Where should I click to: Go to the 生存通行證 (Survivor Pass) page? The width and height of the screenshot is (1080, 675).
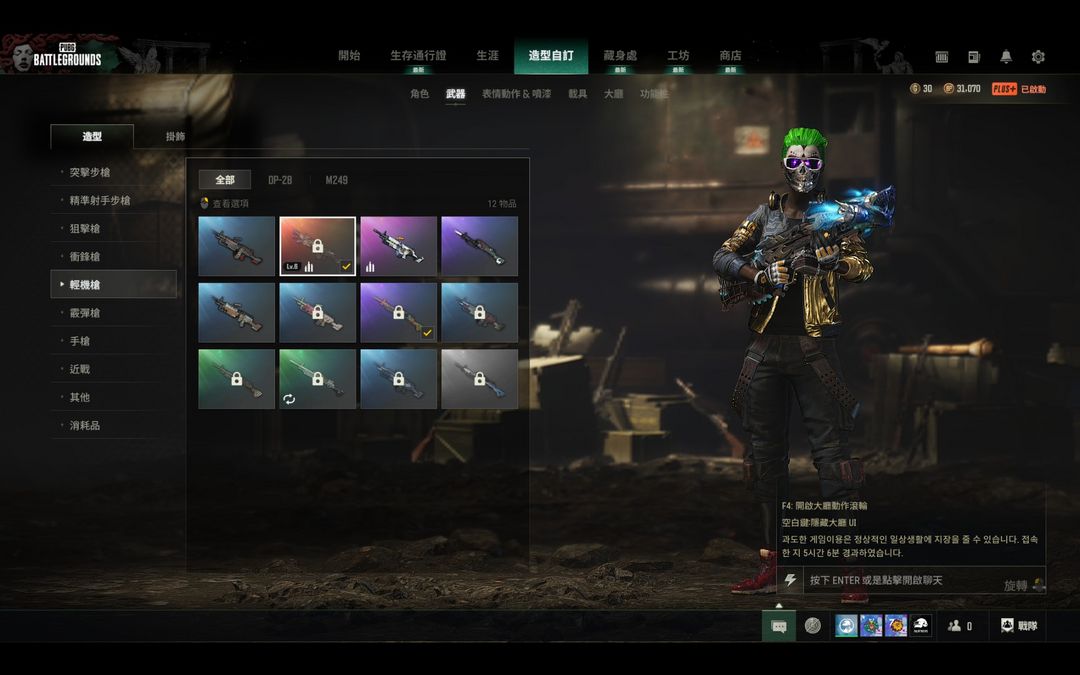click(x=418, y=56)
